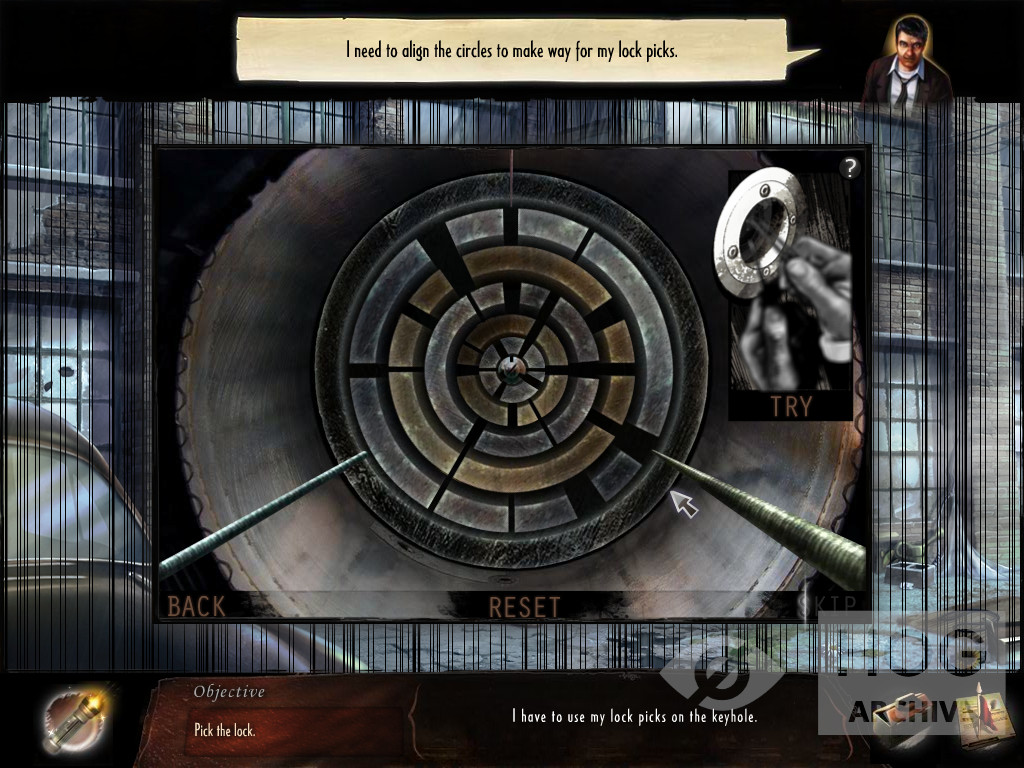Click the detective portrait
Image resolution: width=1024 pixels, height=768 pixels.
click(907, 63)
